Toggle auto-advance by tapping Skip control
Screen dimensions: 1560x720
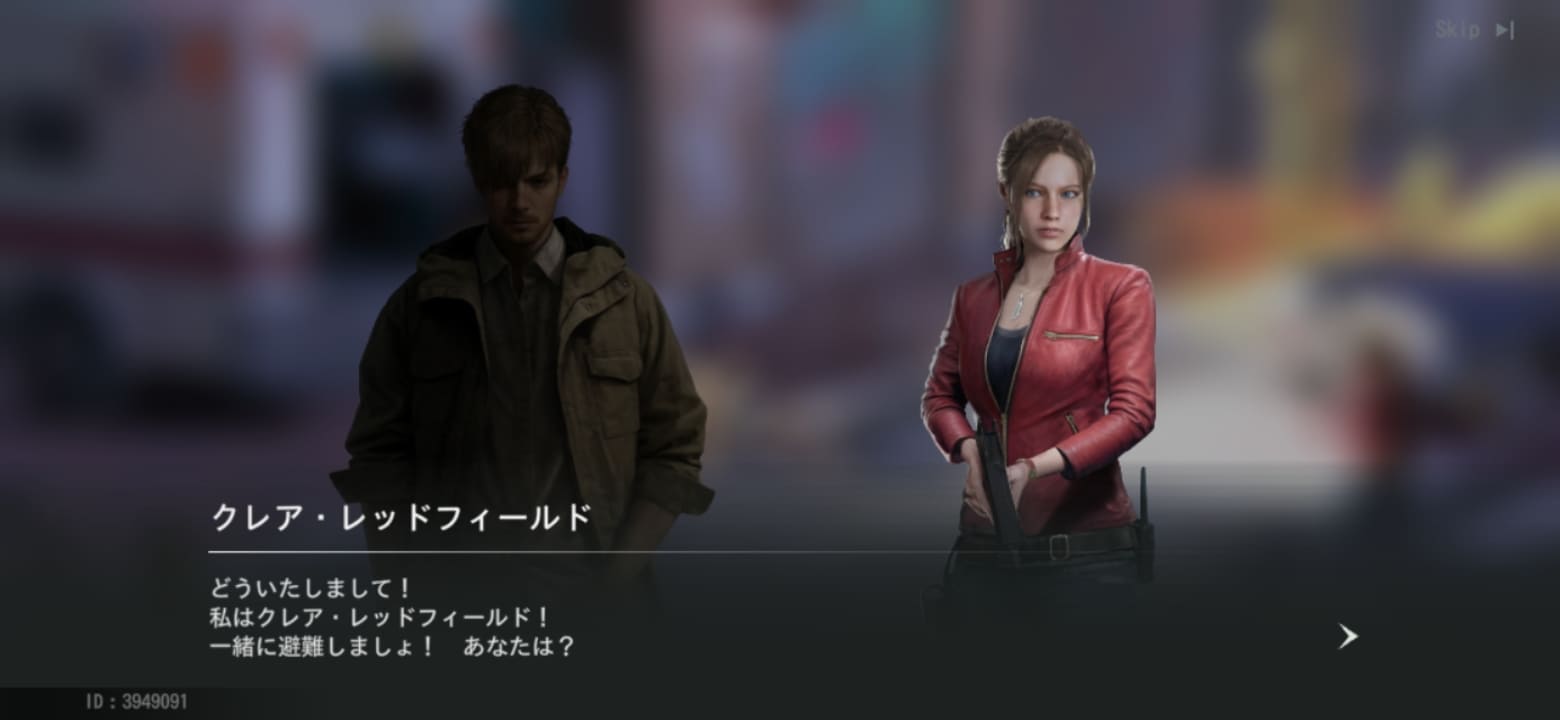coord(1480,29)
